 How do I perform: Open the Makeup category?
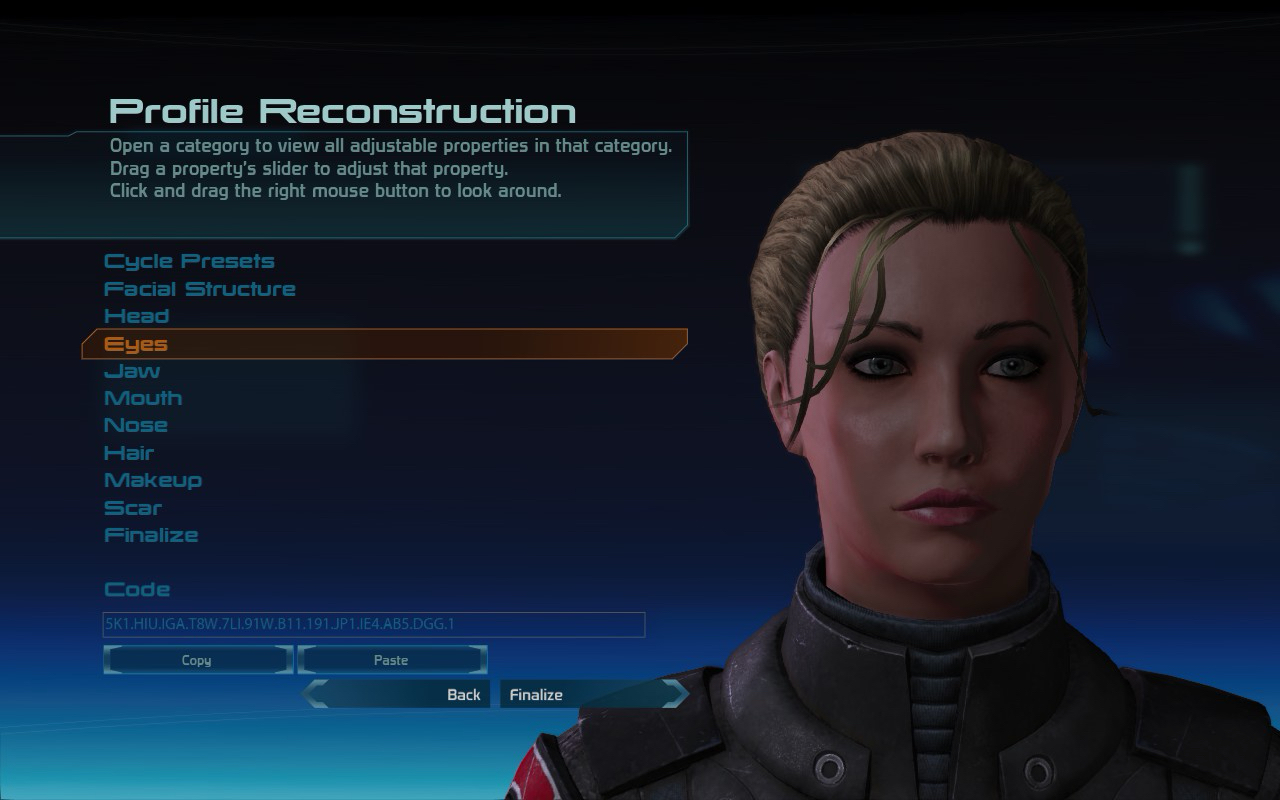[153, 480]
